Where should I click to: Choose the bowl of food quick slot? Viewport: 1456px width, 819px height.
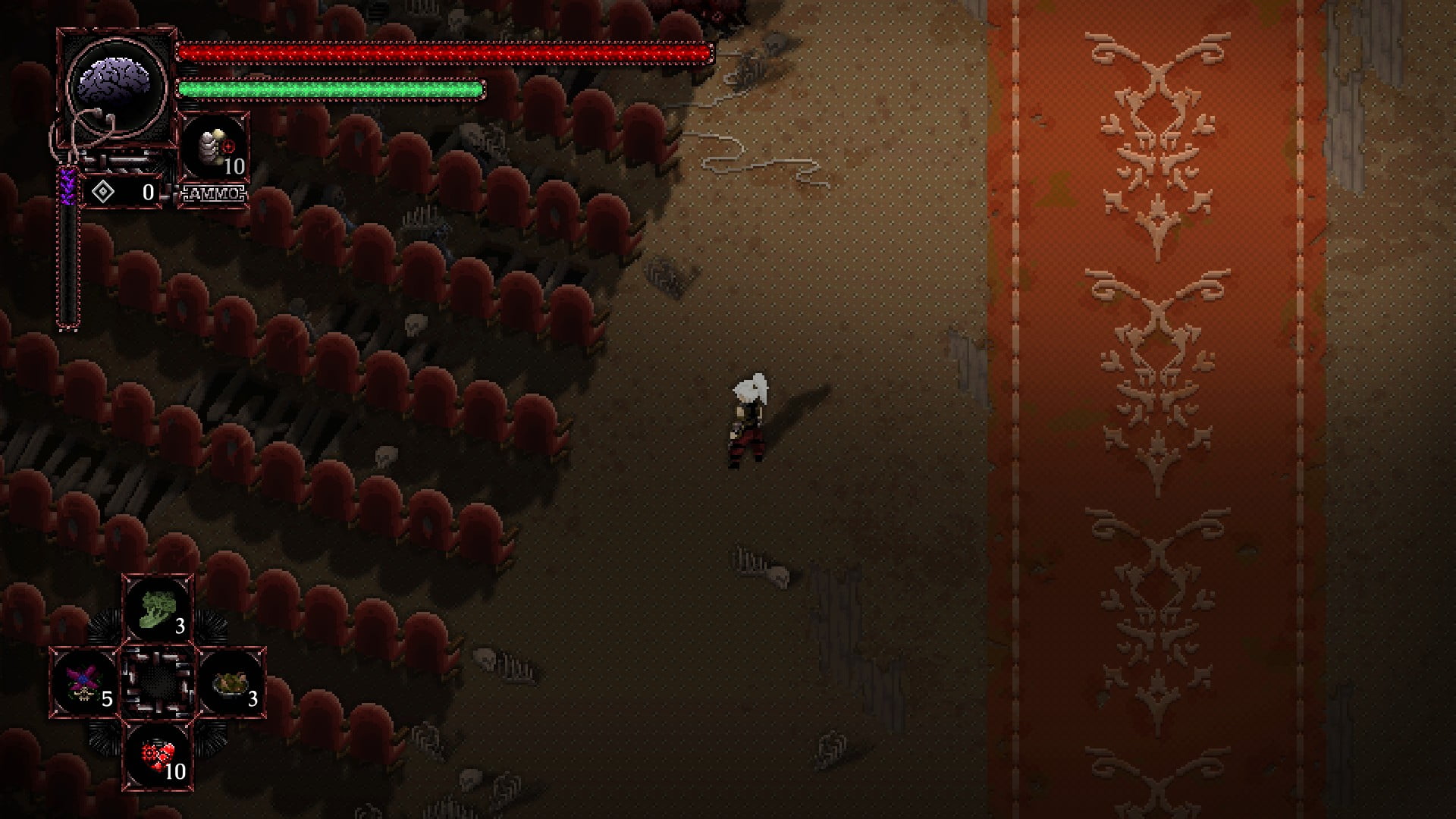coord(231,682)
